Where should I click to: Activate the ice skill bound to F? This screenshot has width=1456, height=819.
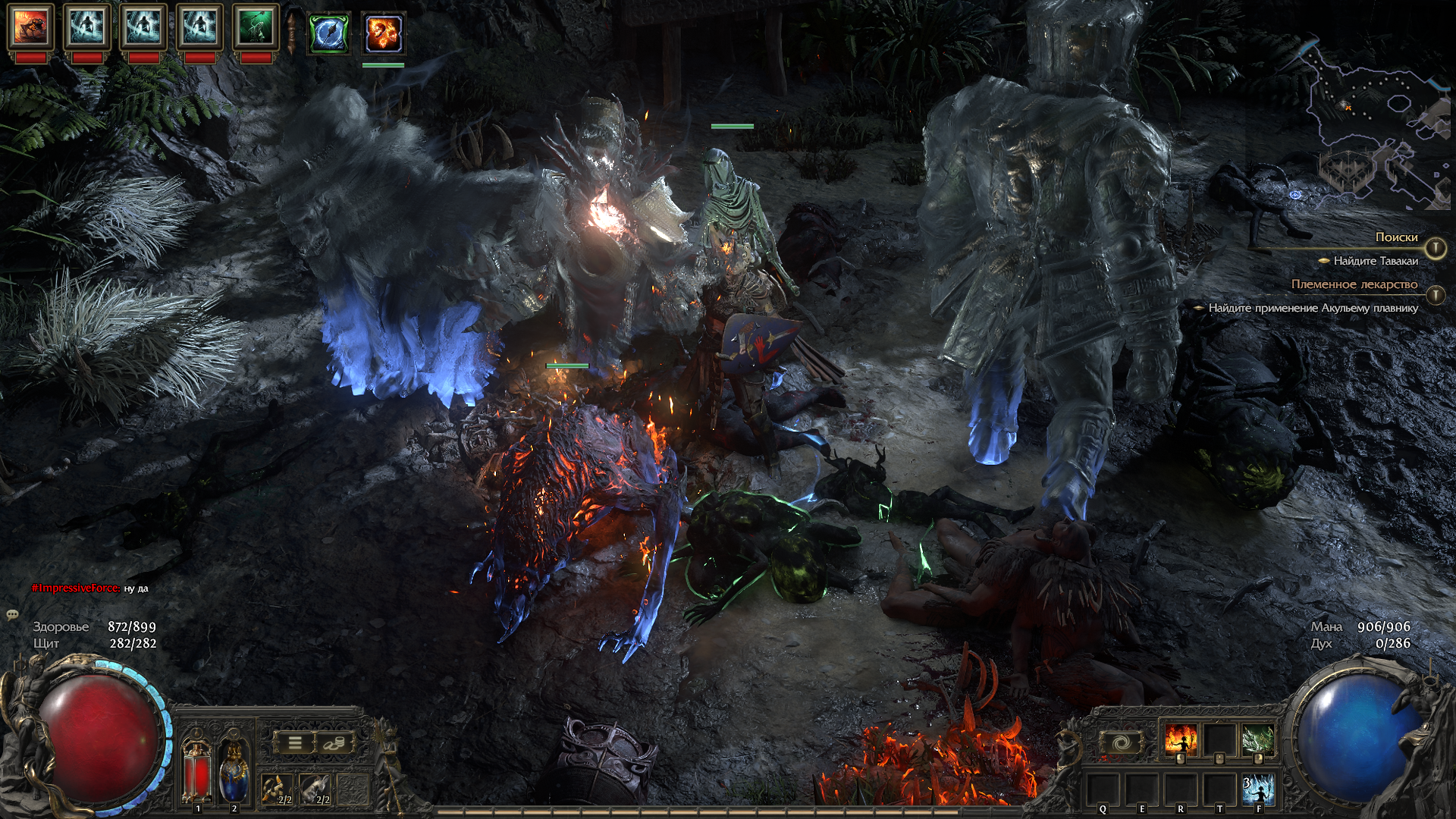[1258, 789]
